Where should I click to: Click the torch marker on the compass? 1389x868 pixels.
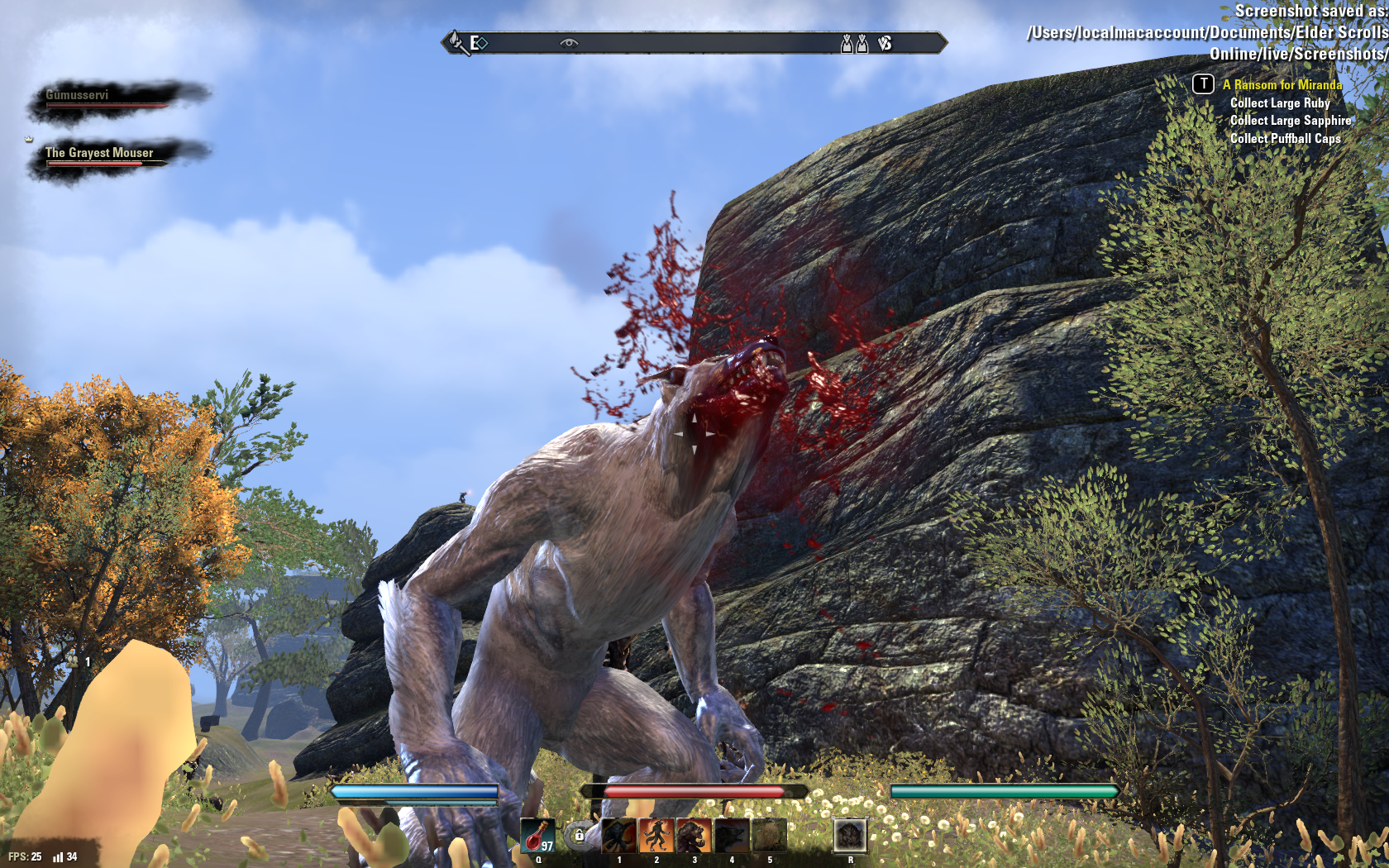pos(456,42)
